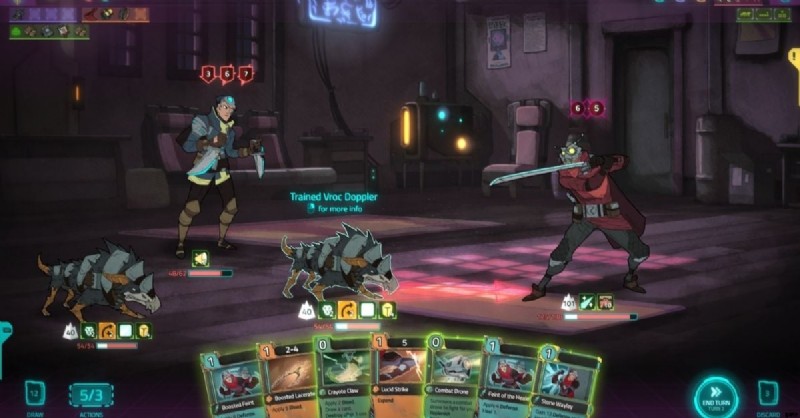The width and height of the screenshot is (800, 418).
Task: End the current turn
Action: (716, 397)
